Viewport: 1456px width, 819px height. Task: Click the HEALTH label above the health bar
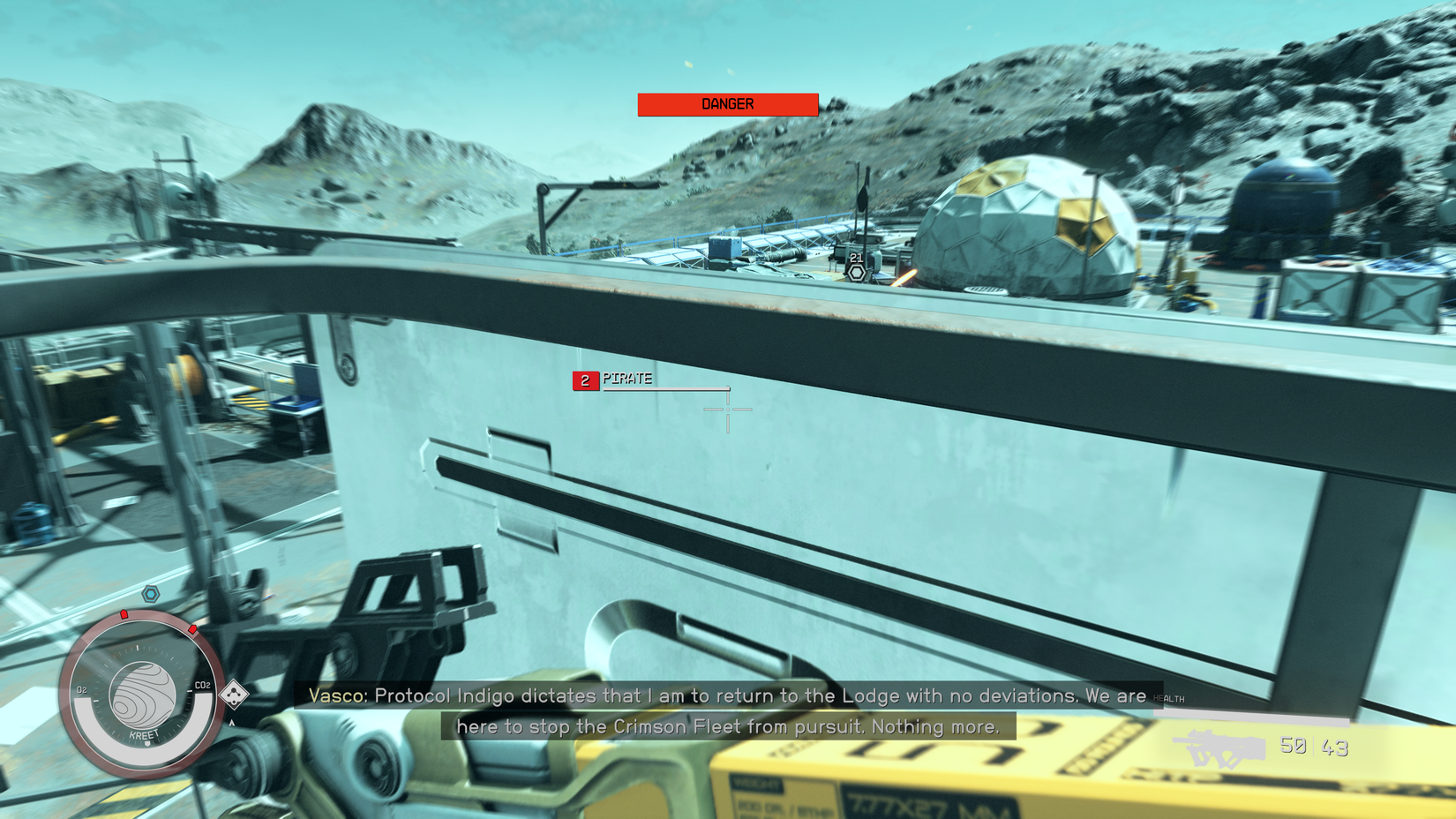1171,696
